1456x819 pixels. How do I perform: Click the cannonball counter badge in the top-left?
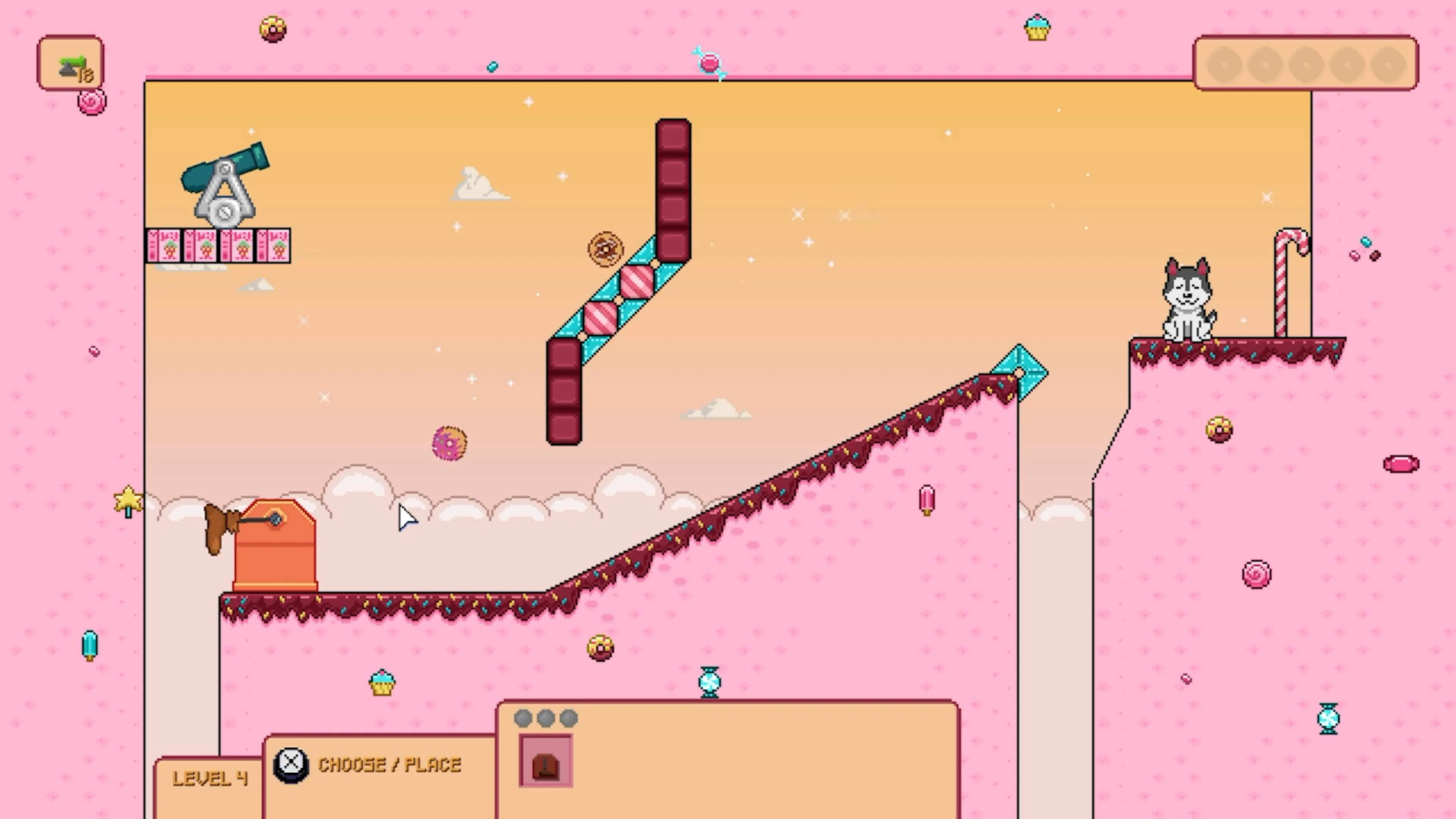point(71,62)
